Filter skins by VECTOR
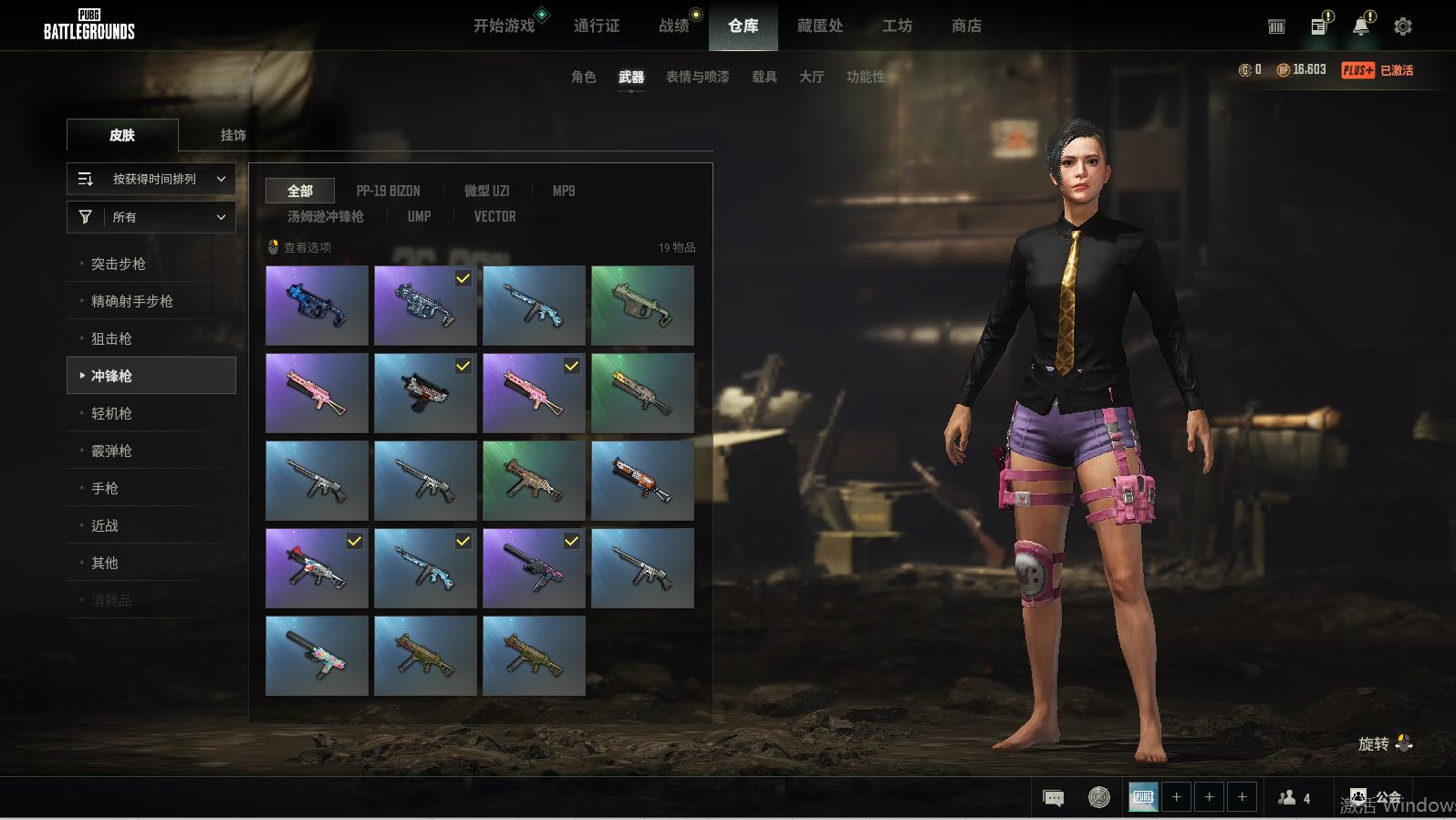1456x820 pixels. click(494, 216)
